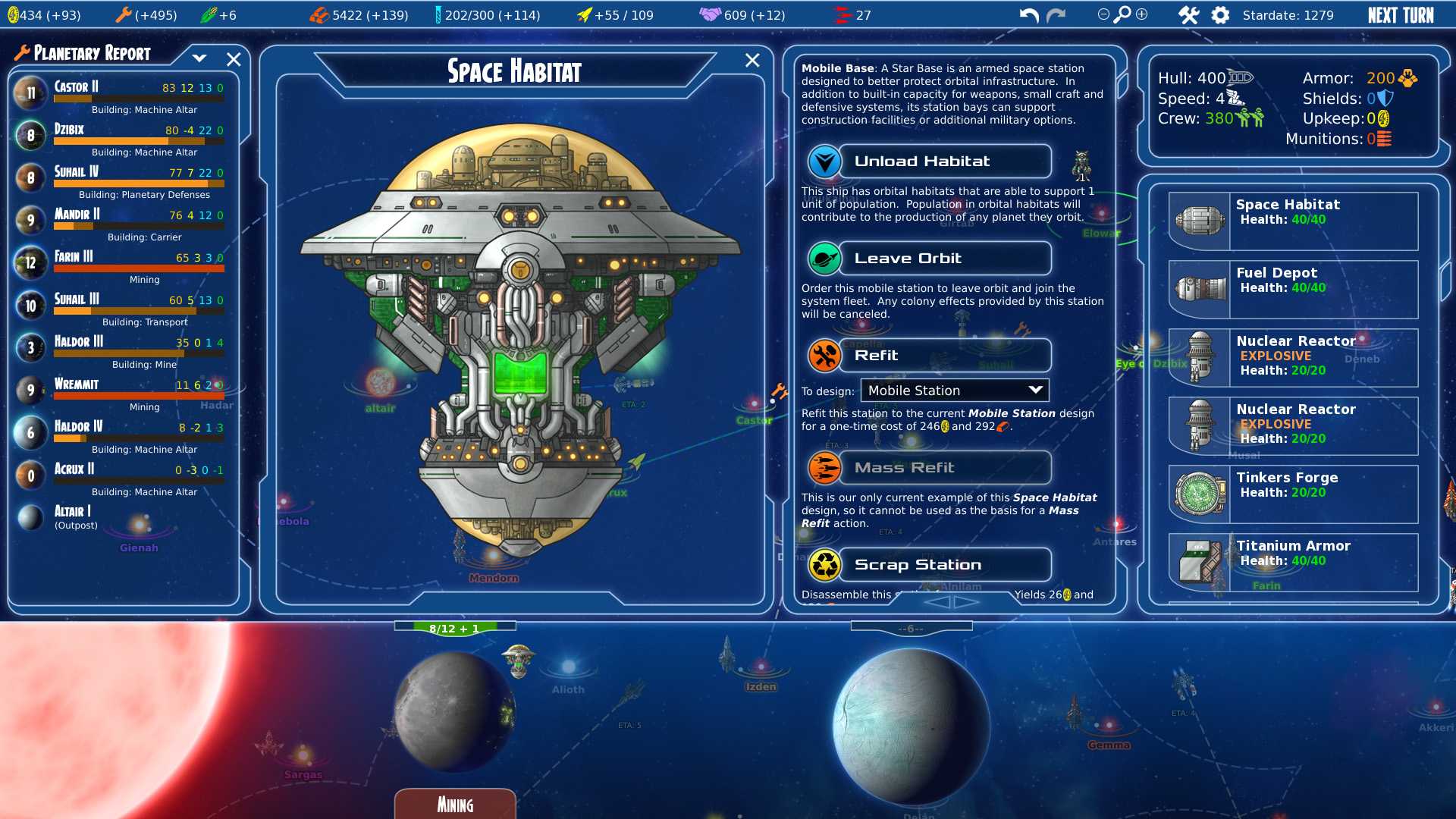This screenshot has width=1456, height=819.
Task: Click the munitions icon showing 27
Action: [841, 13]
